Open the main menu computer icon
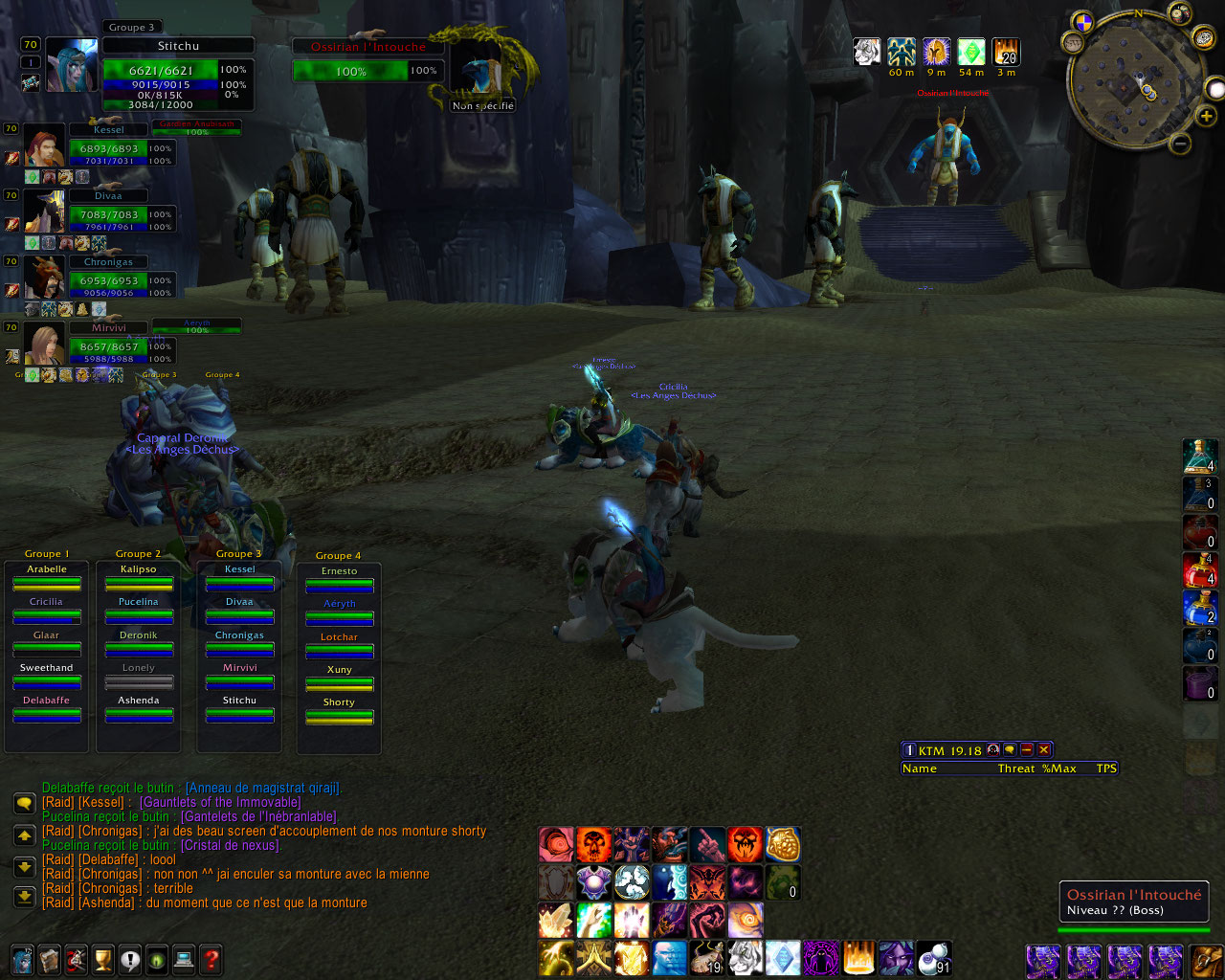1225x980 pixels. (x=185, y=959)
